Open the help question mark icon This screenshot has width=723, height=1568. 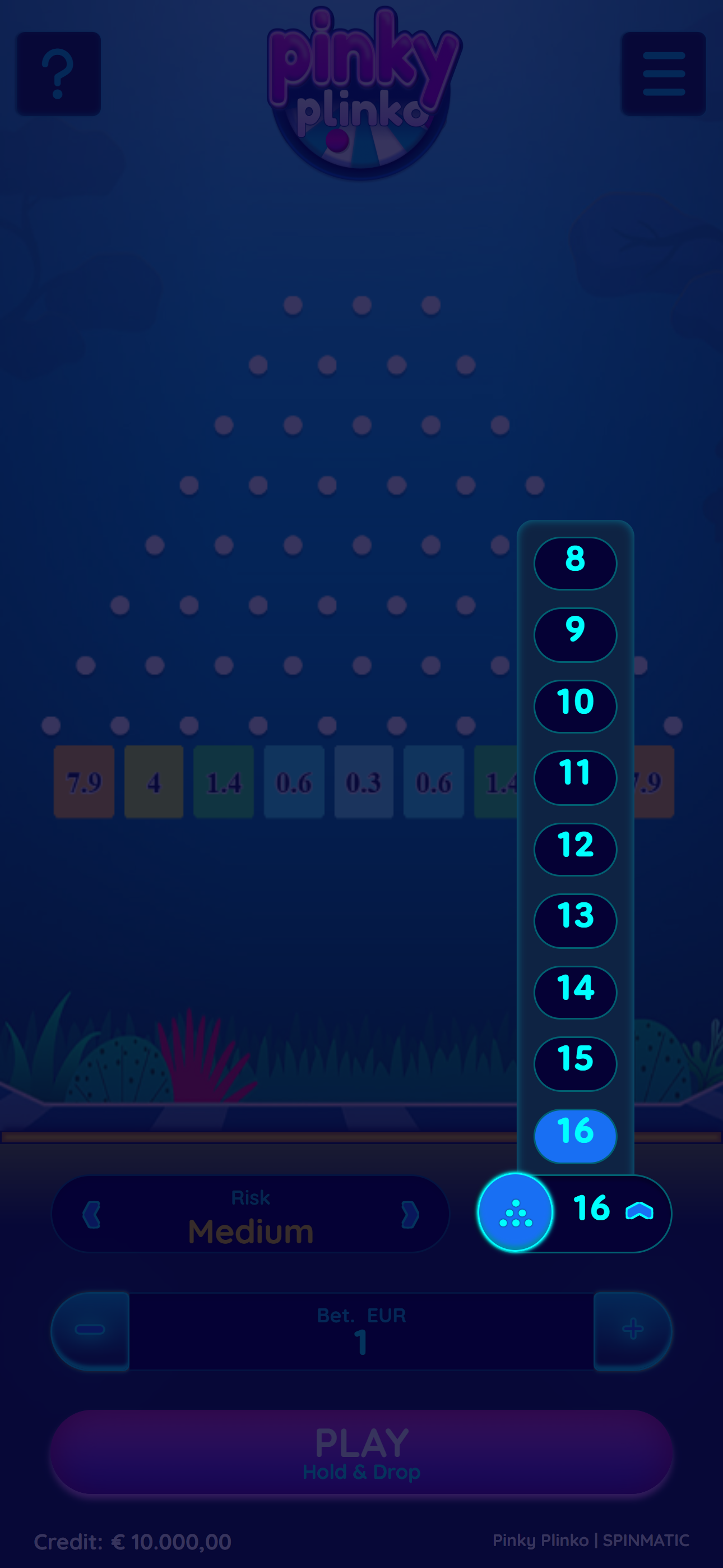click(59, 73)
